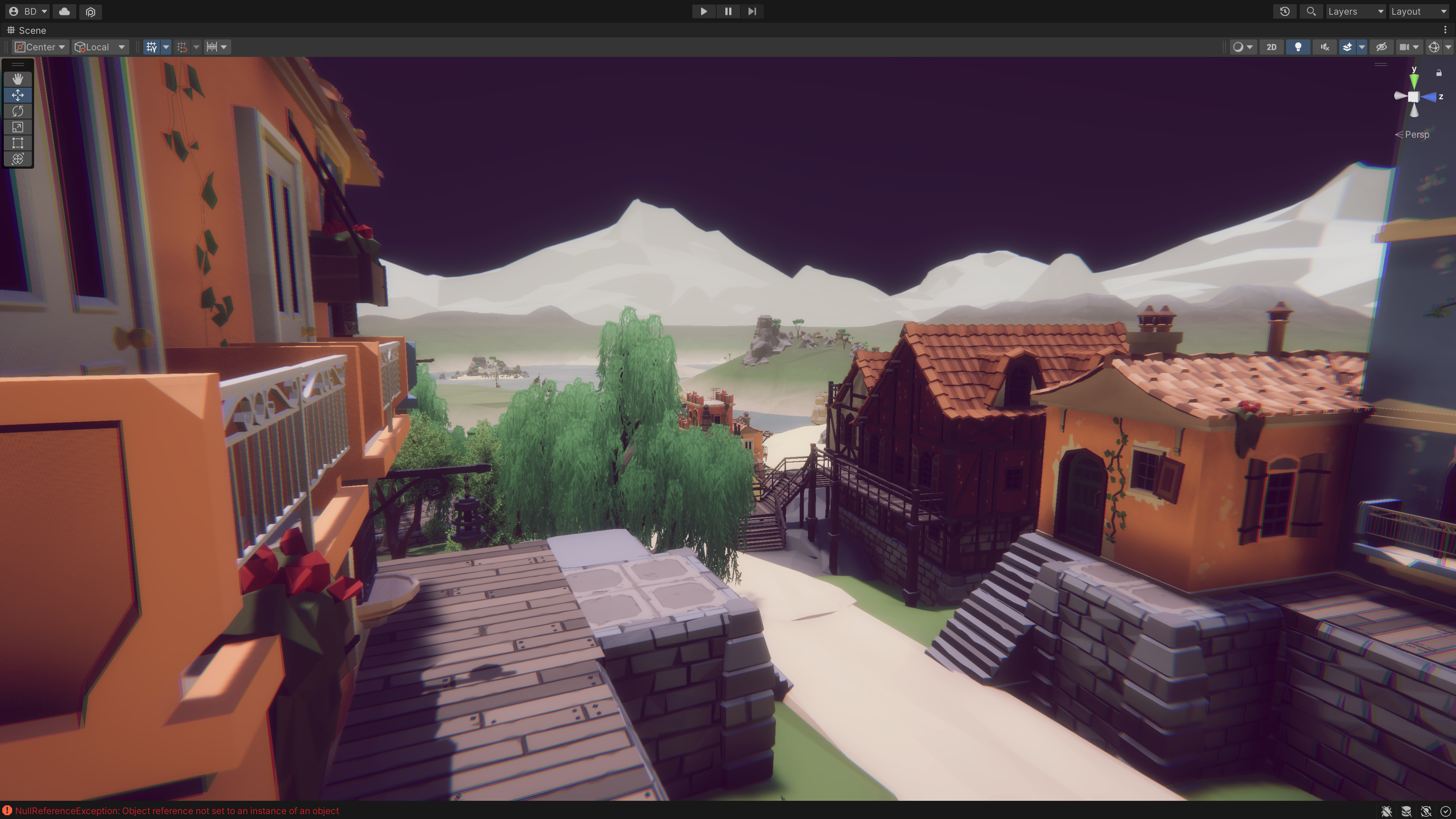
Task: Click the Pause button in the top bar
Action: (x=728, y=11)
